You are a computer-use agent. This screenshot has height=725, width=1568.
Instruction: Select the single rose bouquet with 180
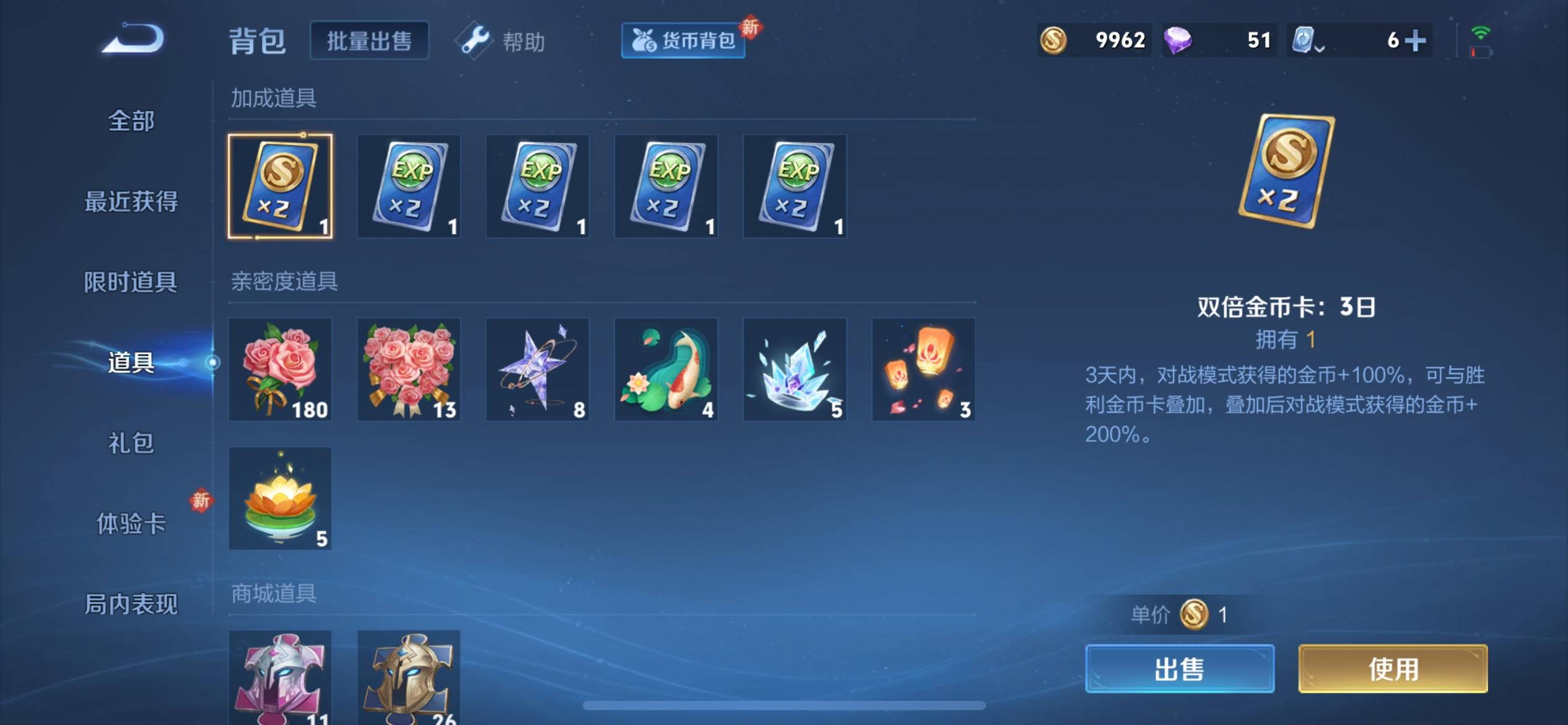(280, 369)
